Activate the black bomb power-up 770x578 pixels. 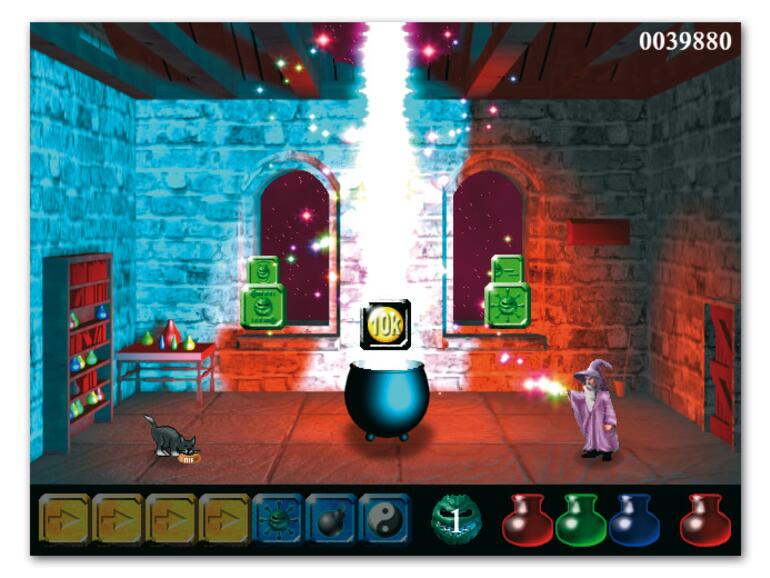coord(330,518)
